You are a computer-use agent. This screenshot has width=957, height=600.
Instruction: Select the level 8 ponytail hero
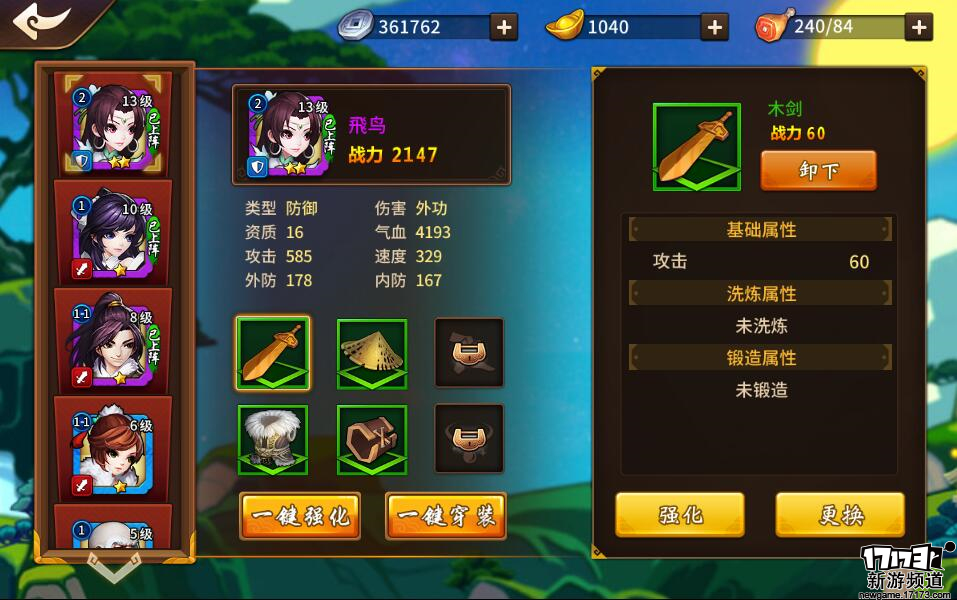[113, 343]
